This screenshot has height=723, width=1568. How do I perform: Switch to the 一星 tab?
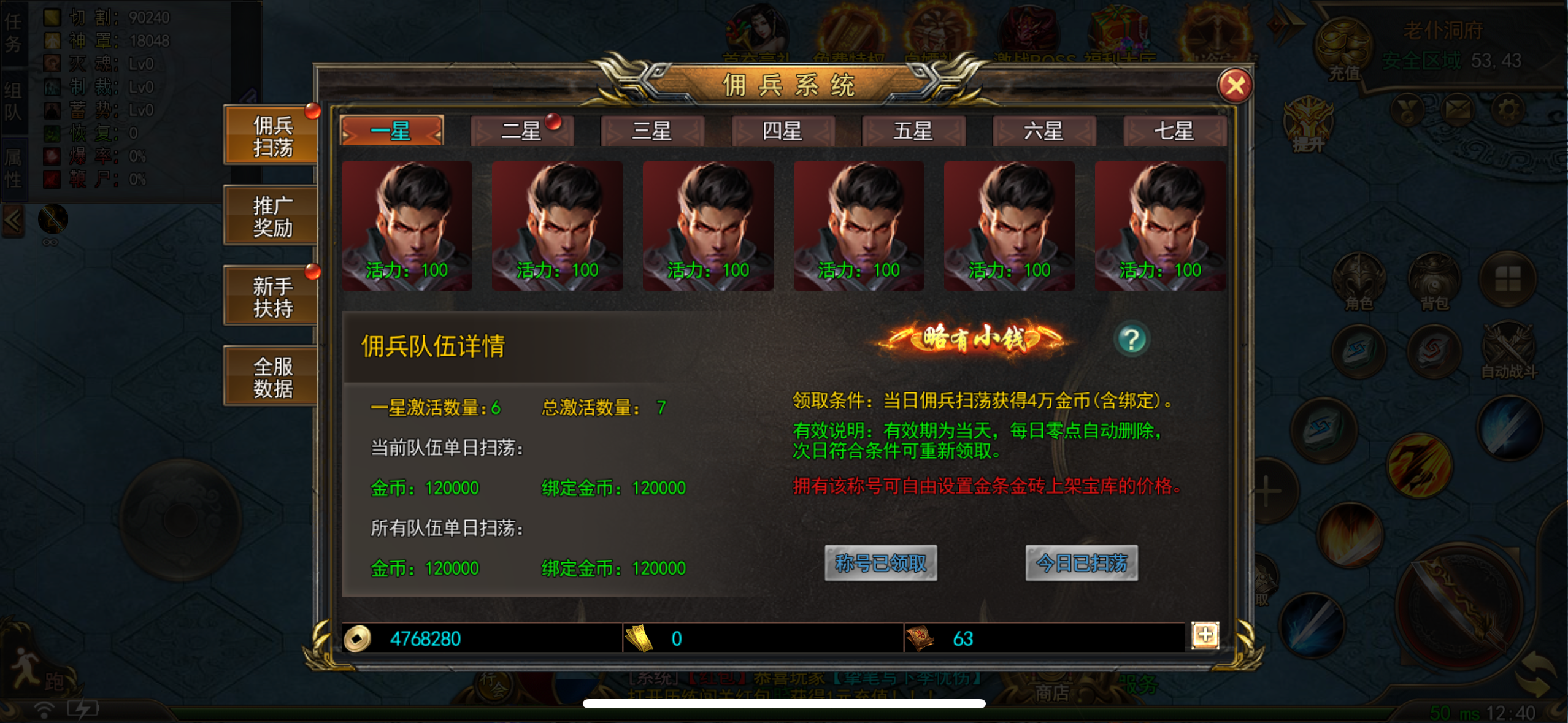click(x=391, y=131)
